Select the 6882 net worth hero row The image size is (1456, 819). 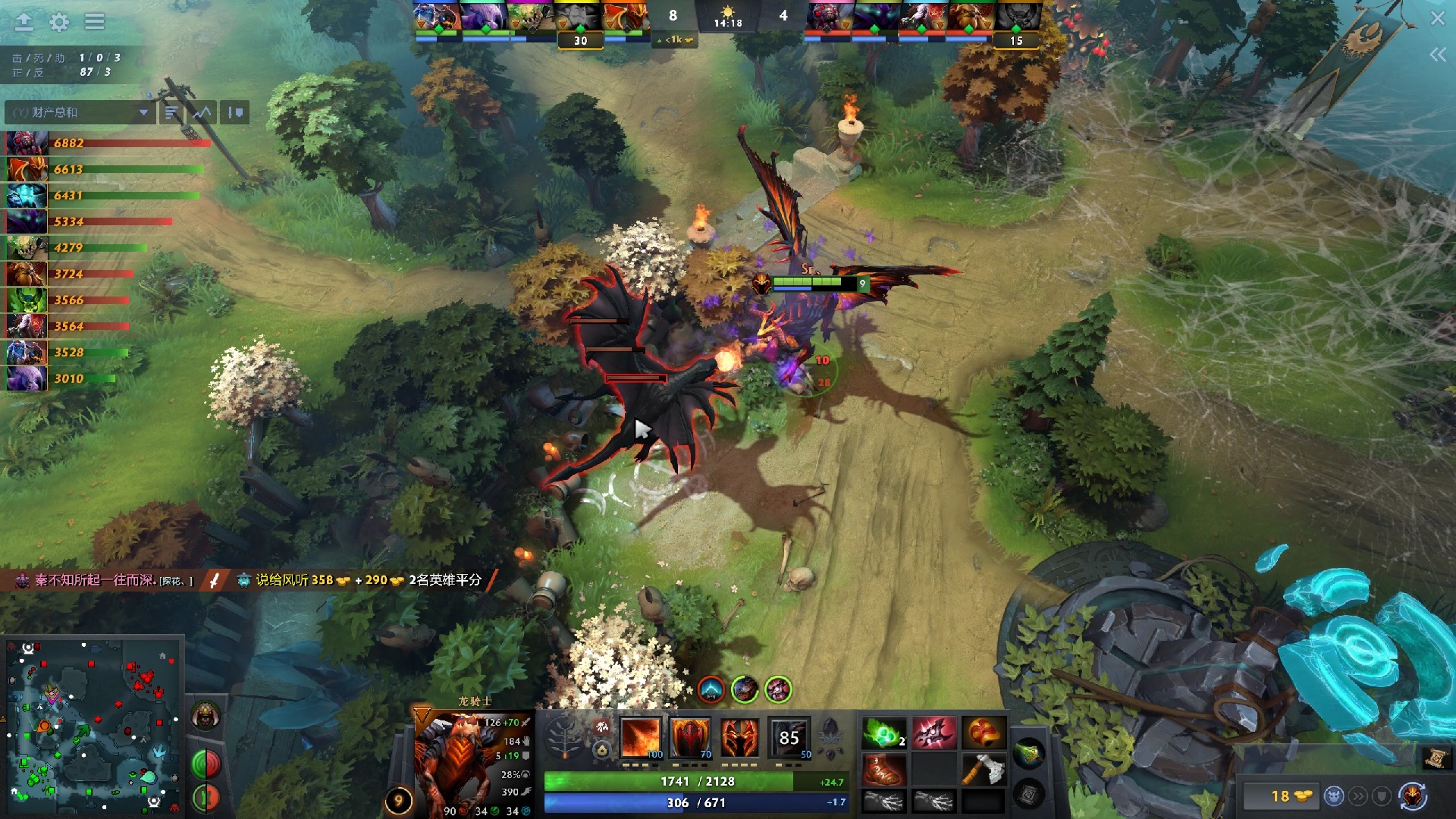click(x=106, y=143)
